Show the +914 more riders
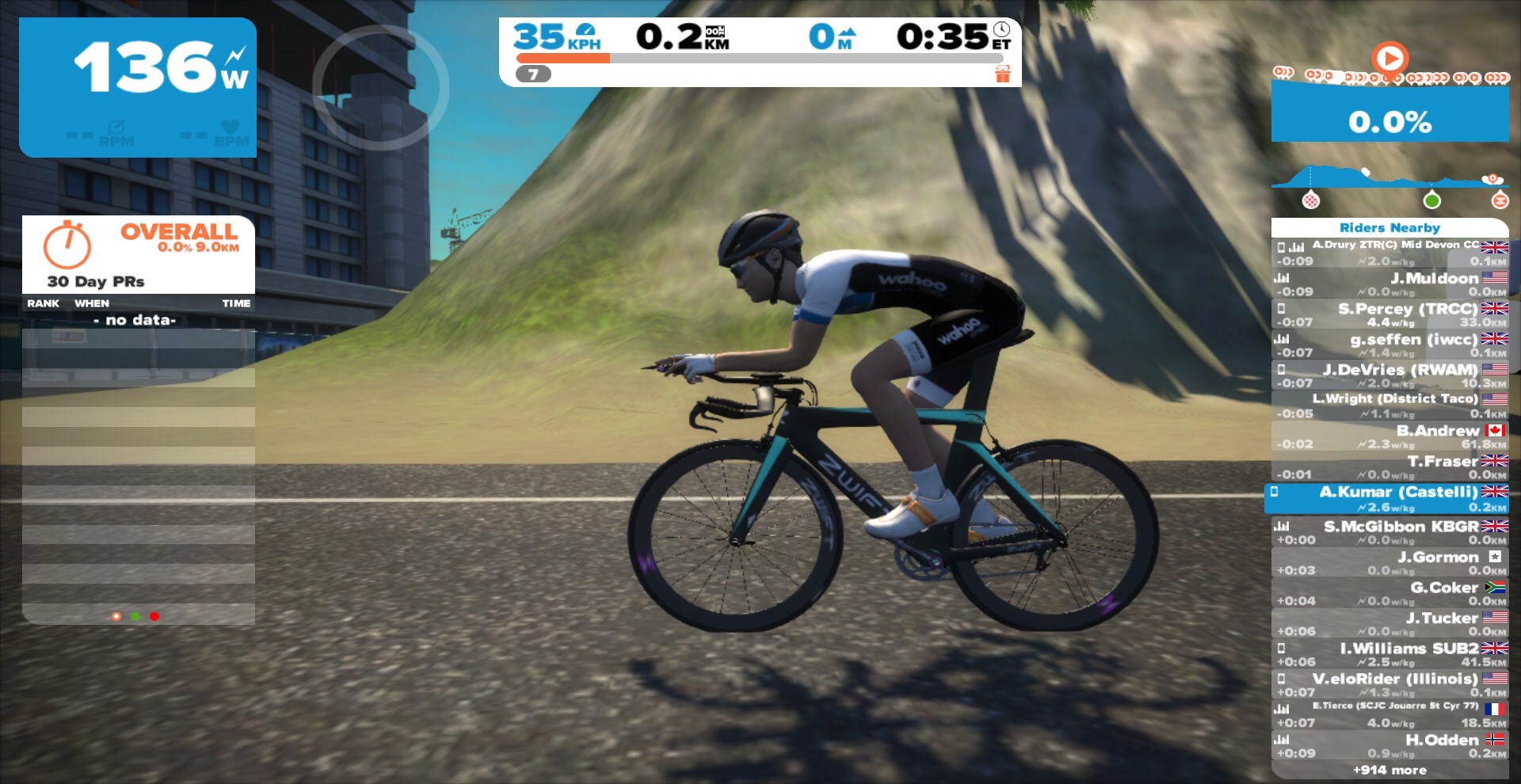Image resolution: width=1521 pixels, height=784 pixels. pyautogui.click(x=1389, y=770)
